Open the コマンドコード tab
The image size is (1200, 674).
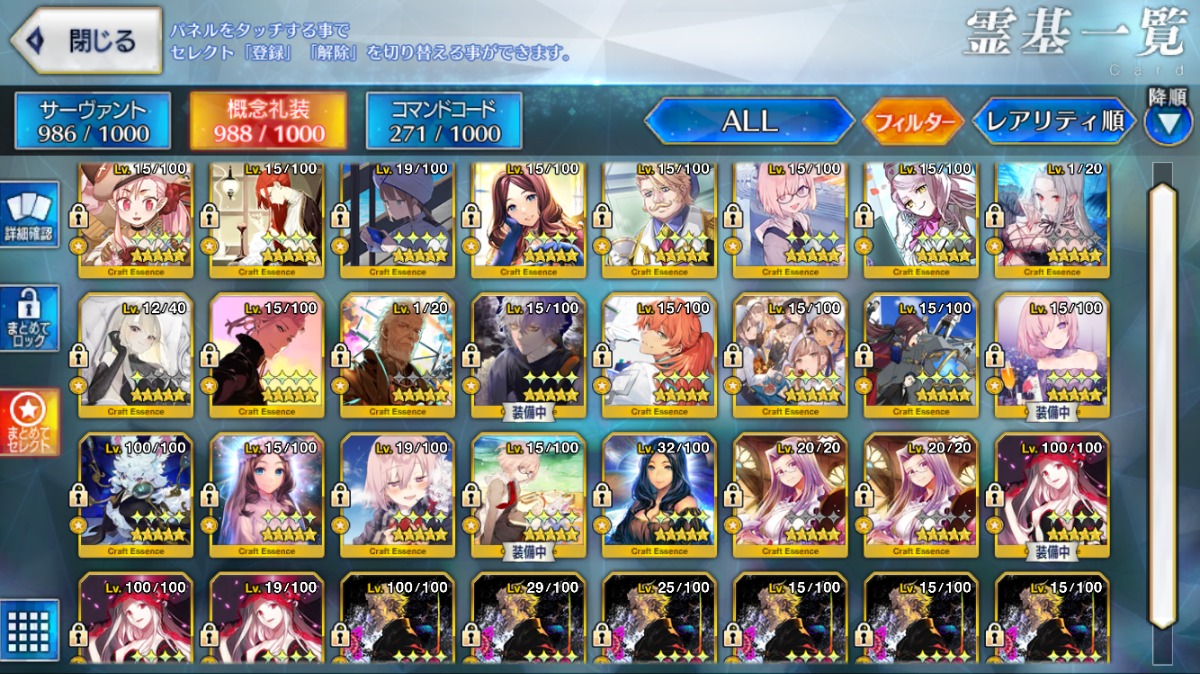click(444, 121)
